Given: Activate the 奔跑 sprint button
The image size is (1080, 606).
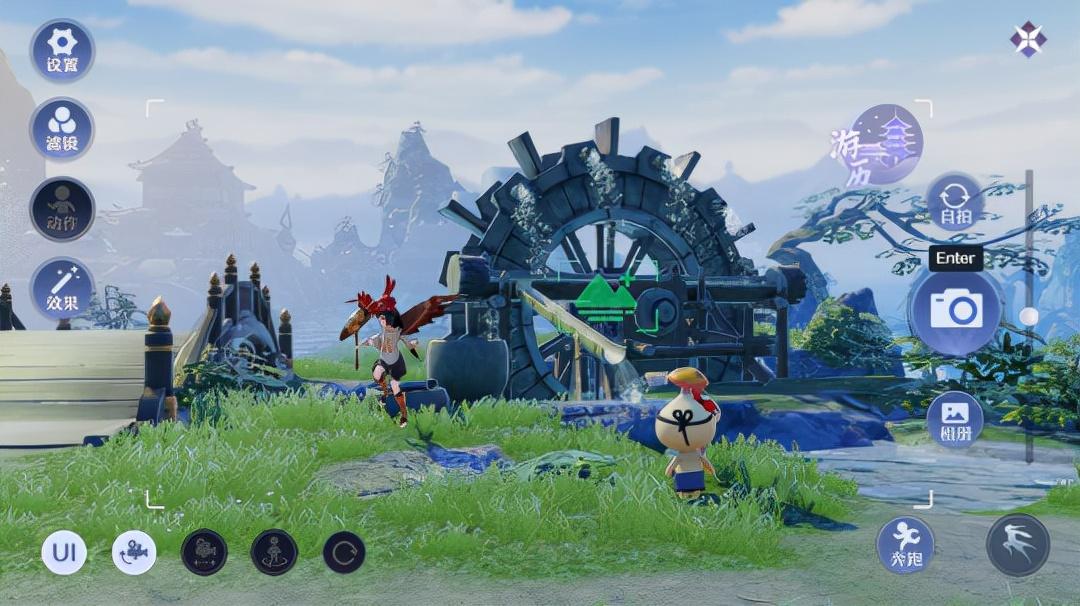Looking at the screenshot, I should 905,545.
